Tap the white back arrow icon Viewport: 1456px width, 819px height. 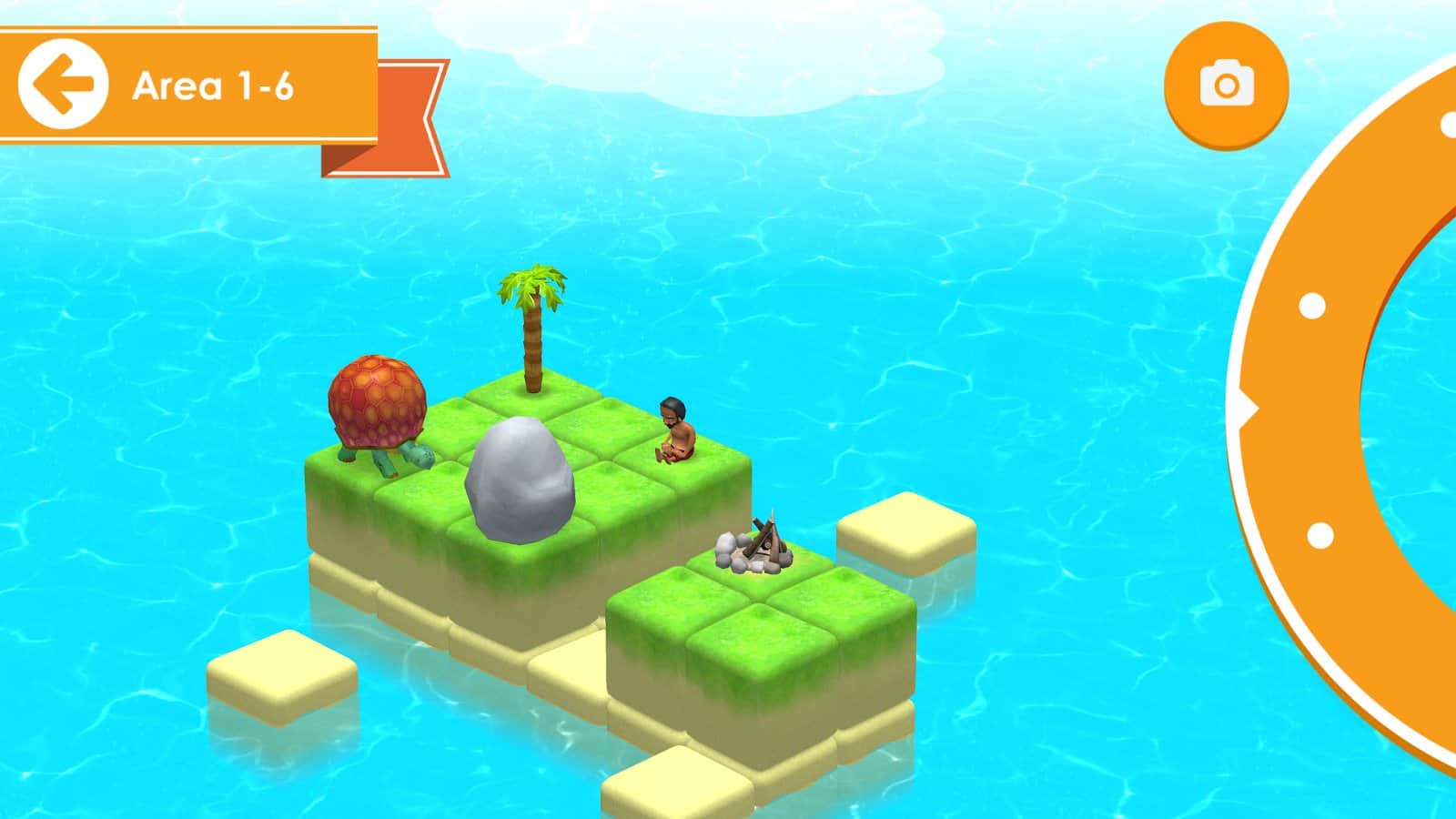click(66, 82)
